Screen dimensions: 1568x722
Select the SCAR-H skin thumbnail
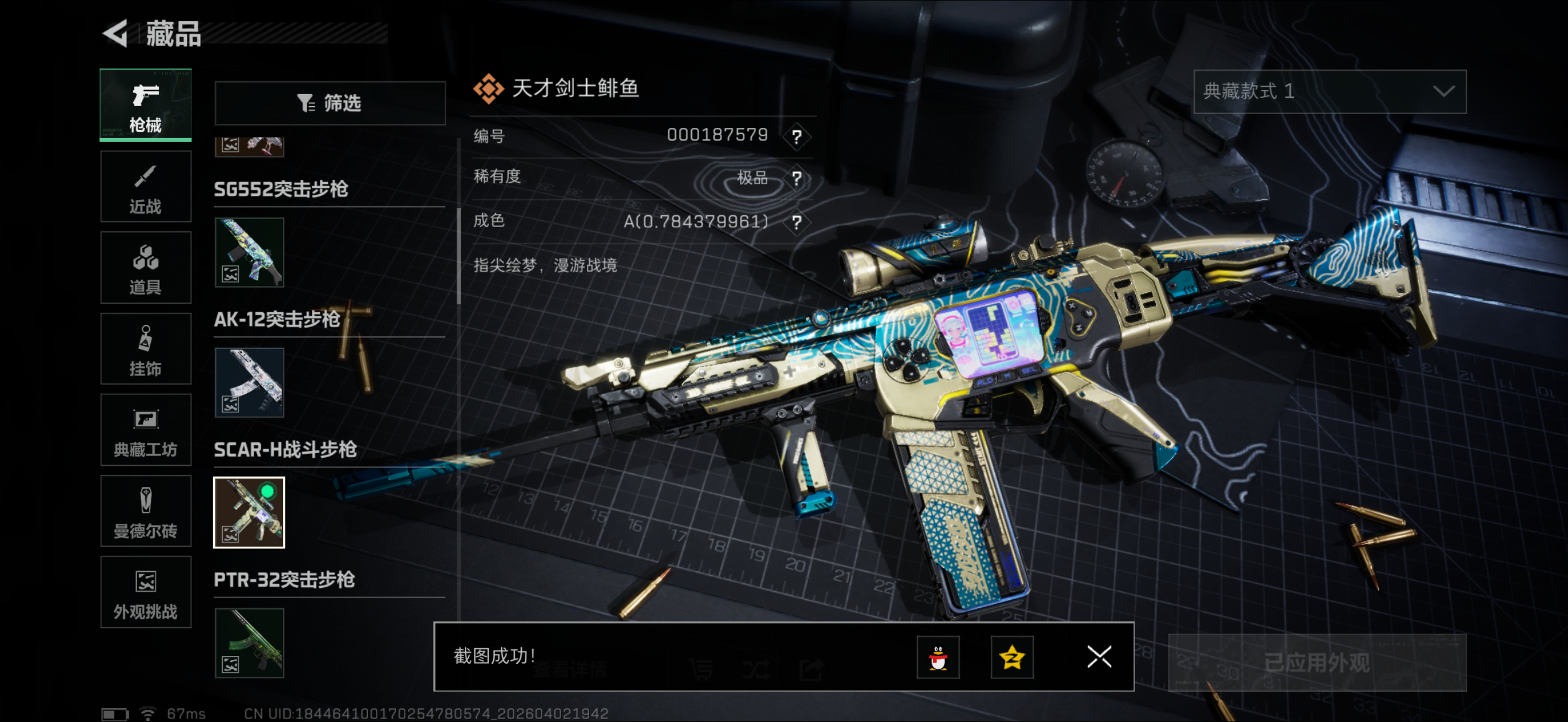249,513
